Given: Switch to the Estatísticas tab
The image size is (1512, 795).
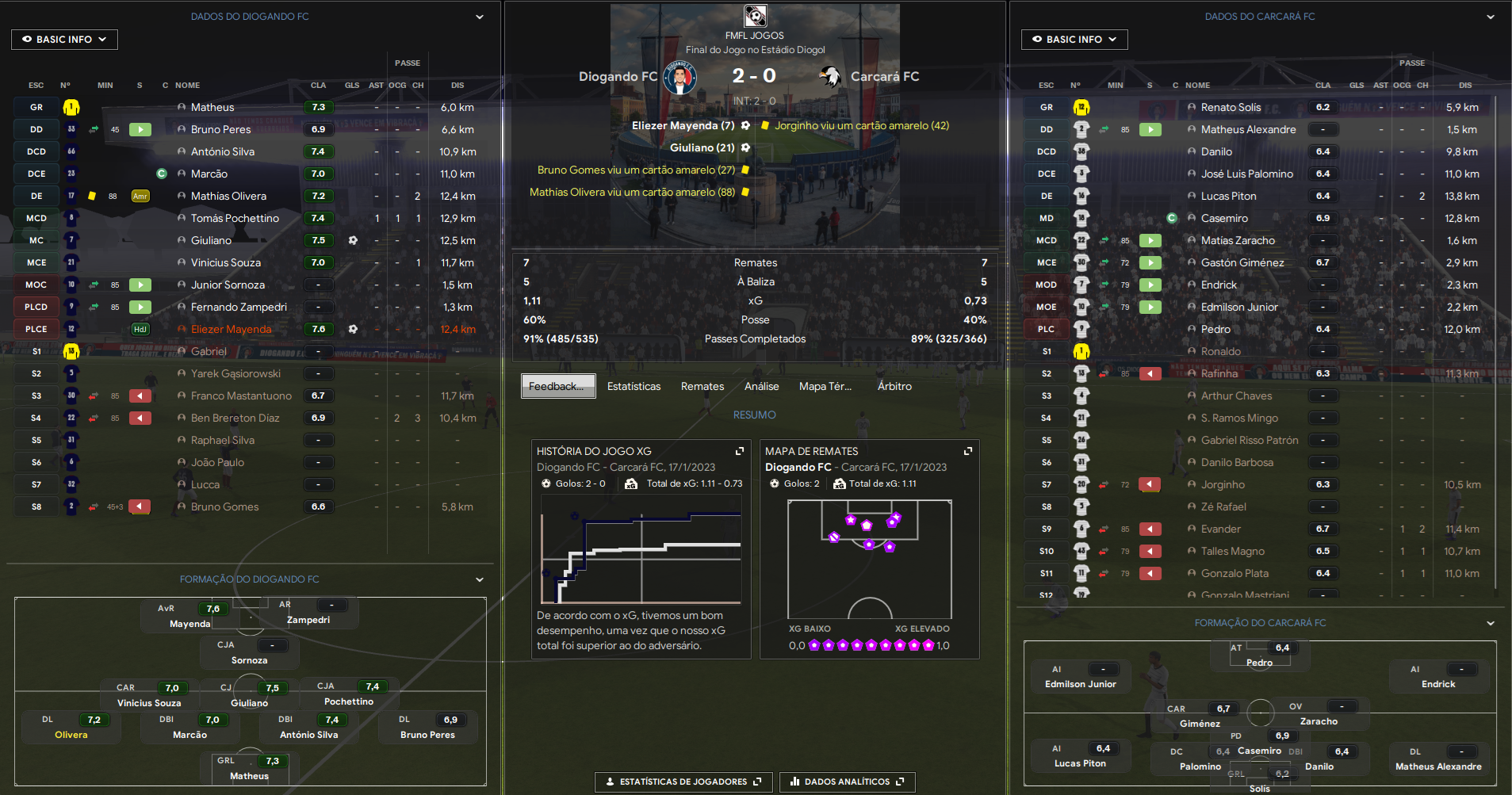Looking at the screenshot, I should tap(634, 386).
